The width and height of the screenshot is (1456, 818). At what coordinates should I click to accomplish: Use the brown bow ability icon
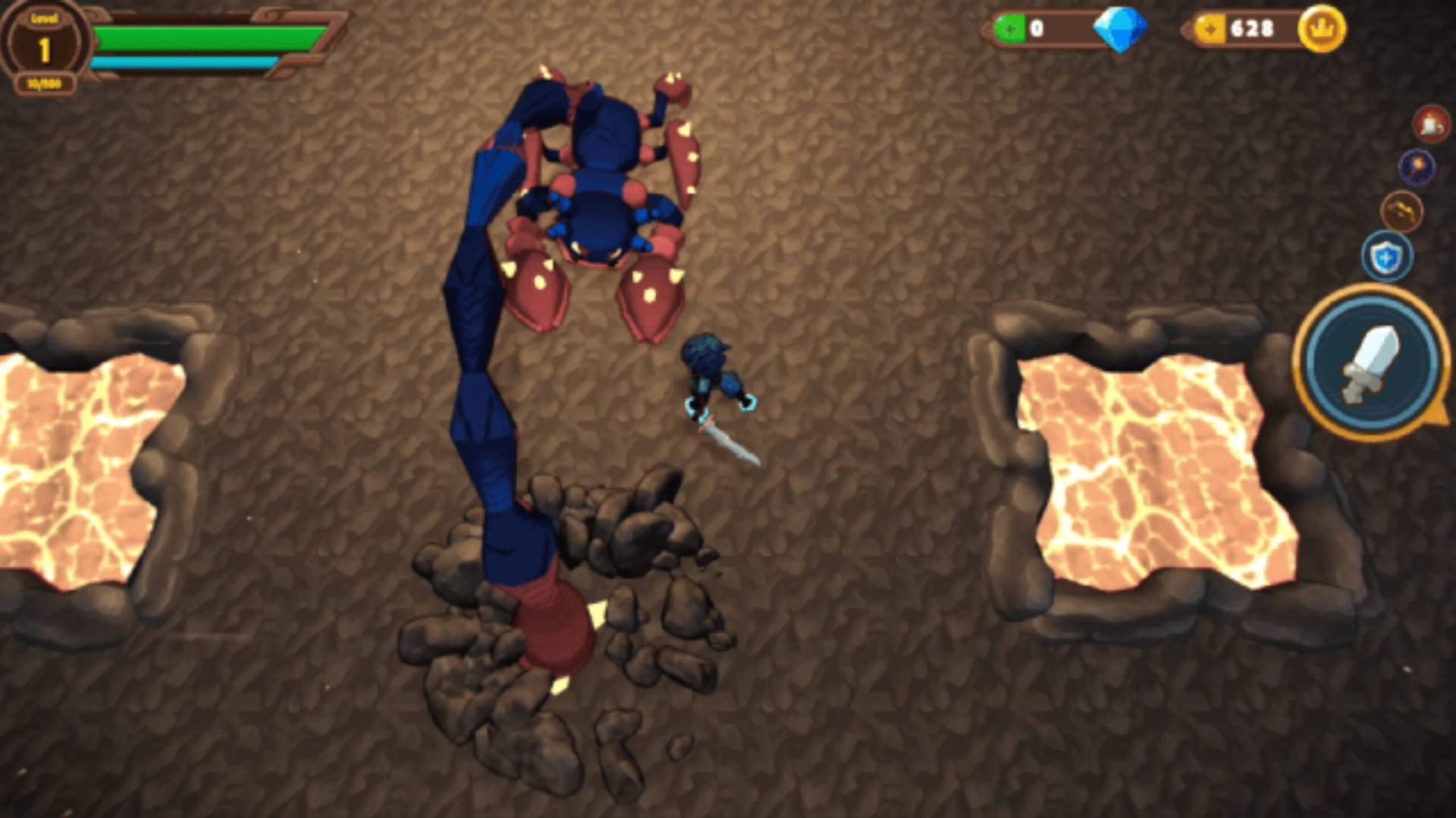pyautogui.click(x=1401, y=211)
